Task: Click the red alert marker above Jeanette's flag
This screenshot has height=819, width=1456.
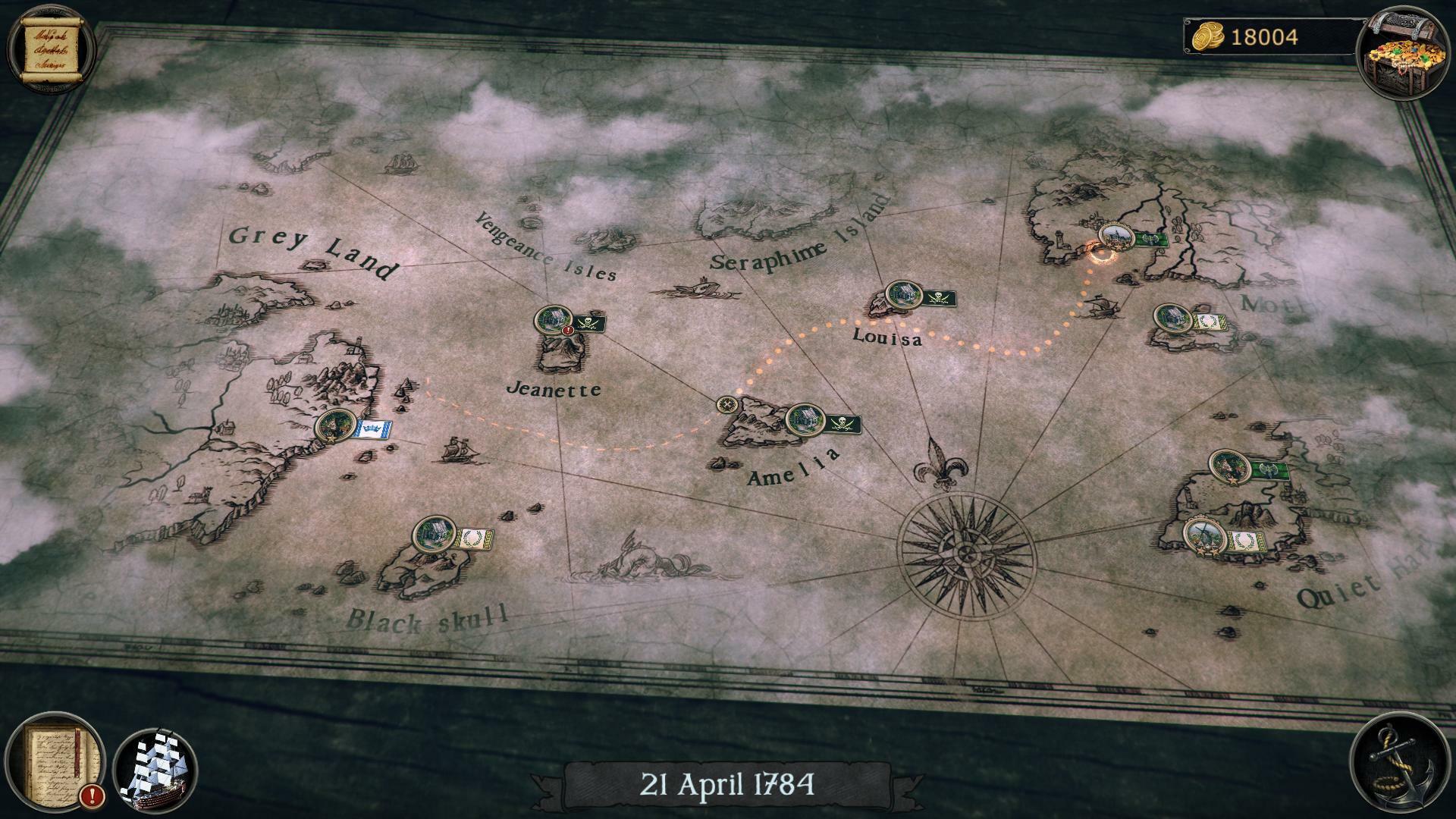Action: click(567, 331)
